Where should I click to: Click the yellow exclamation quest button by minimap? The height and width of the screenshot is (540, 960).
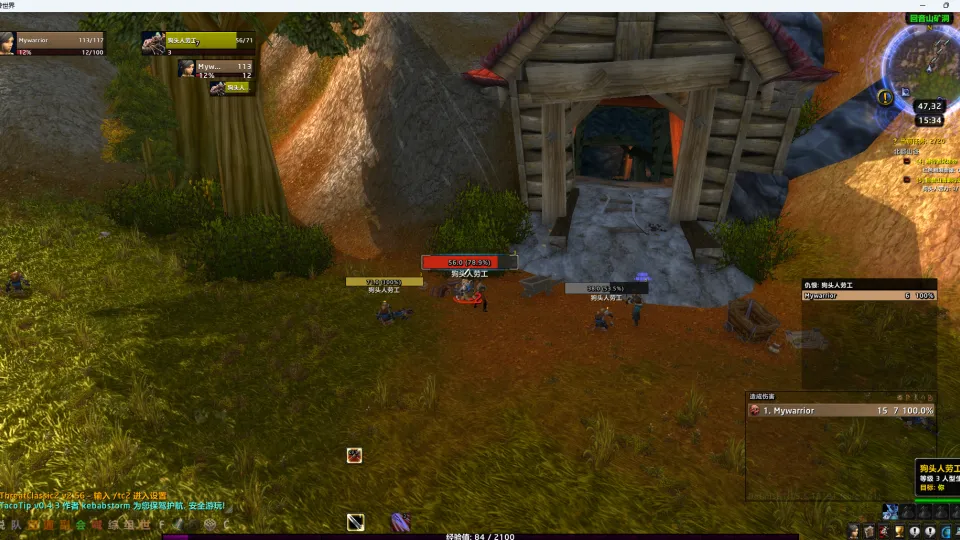tap(885, 97)
